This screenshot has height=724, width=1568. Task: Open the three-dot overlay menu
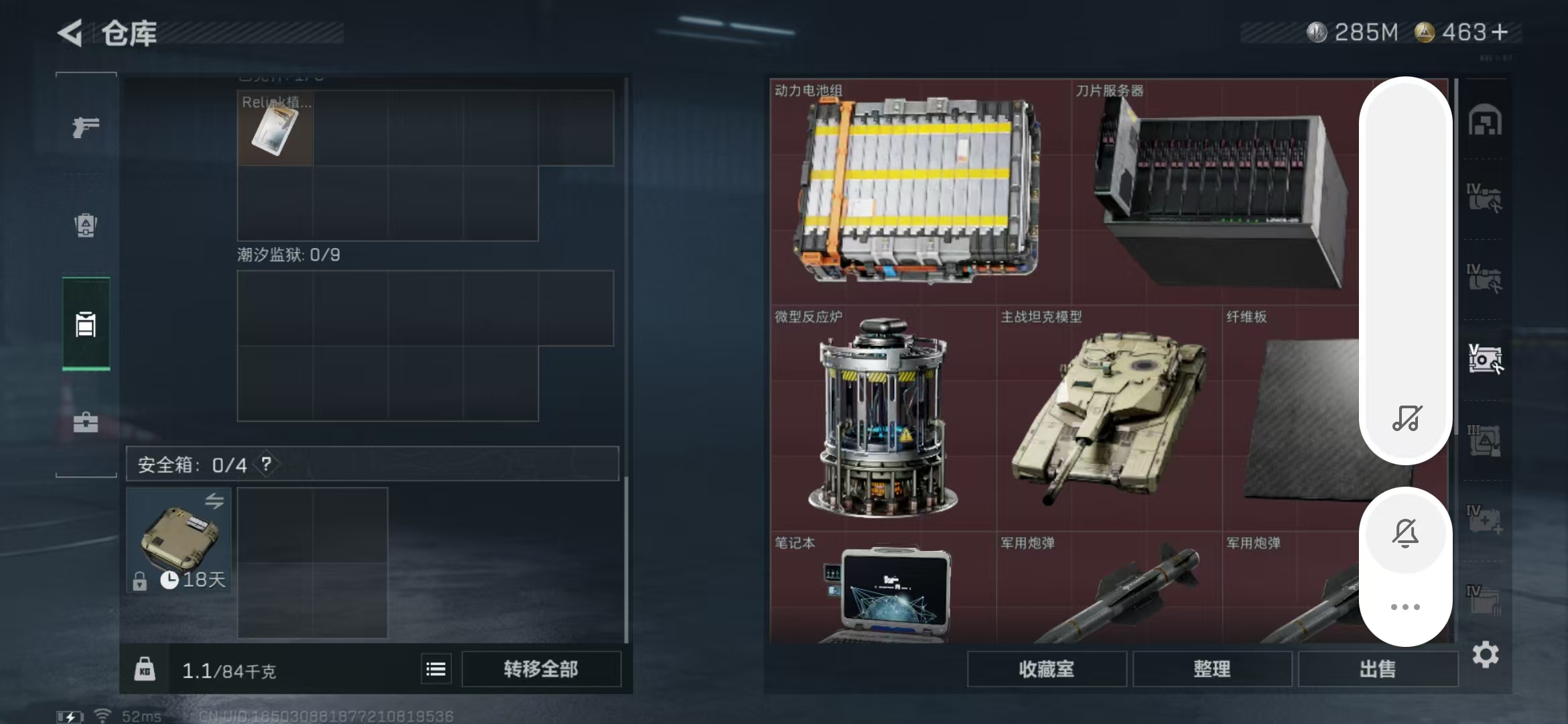pos(1405,607)
